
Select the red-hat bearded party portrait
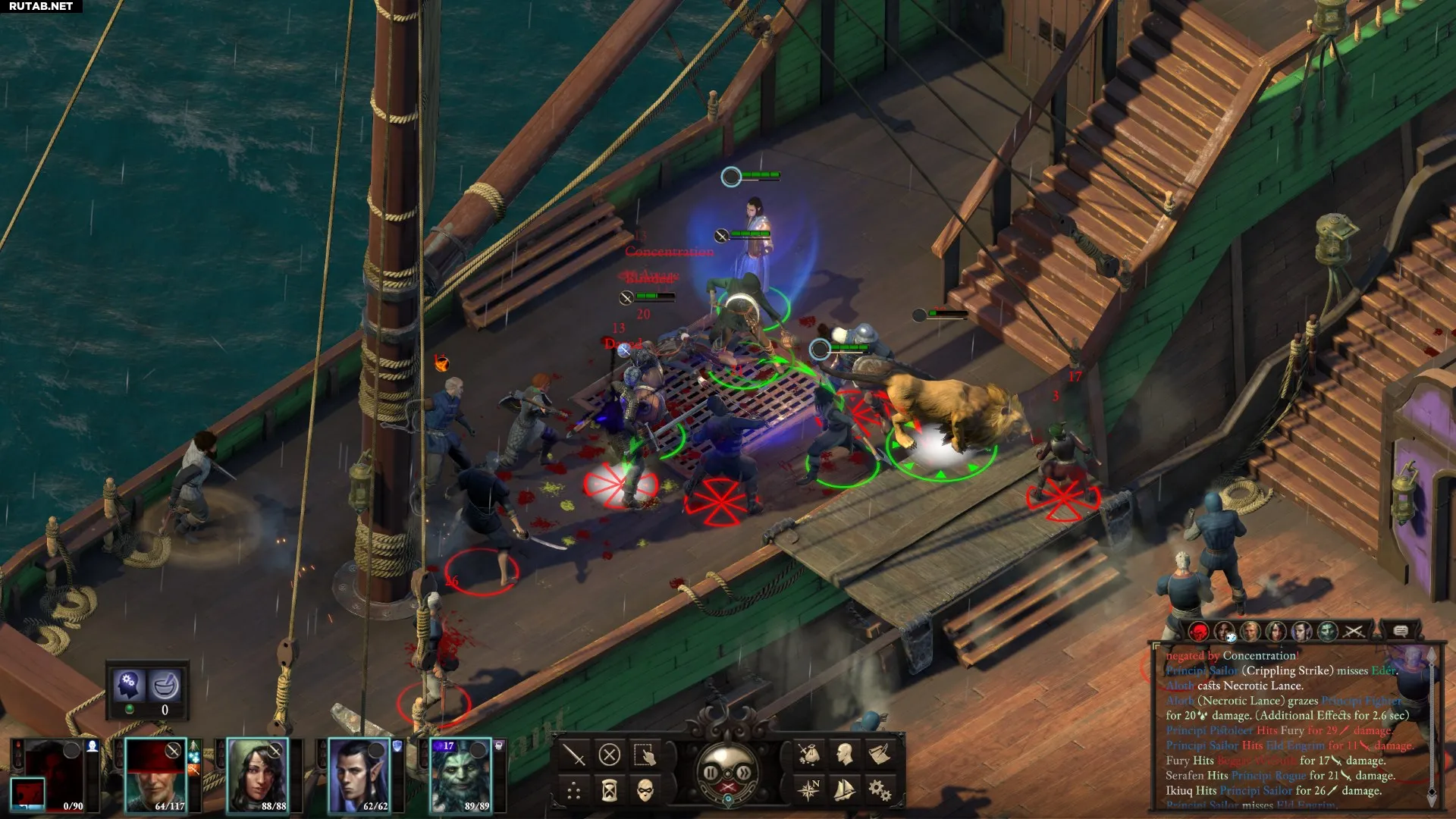tap(155, 775)
